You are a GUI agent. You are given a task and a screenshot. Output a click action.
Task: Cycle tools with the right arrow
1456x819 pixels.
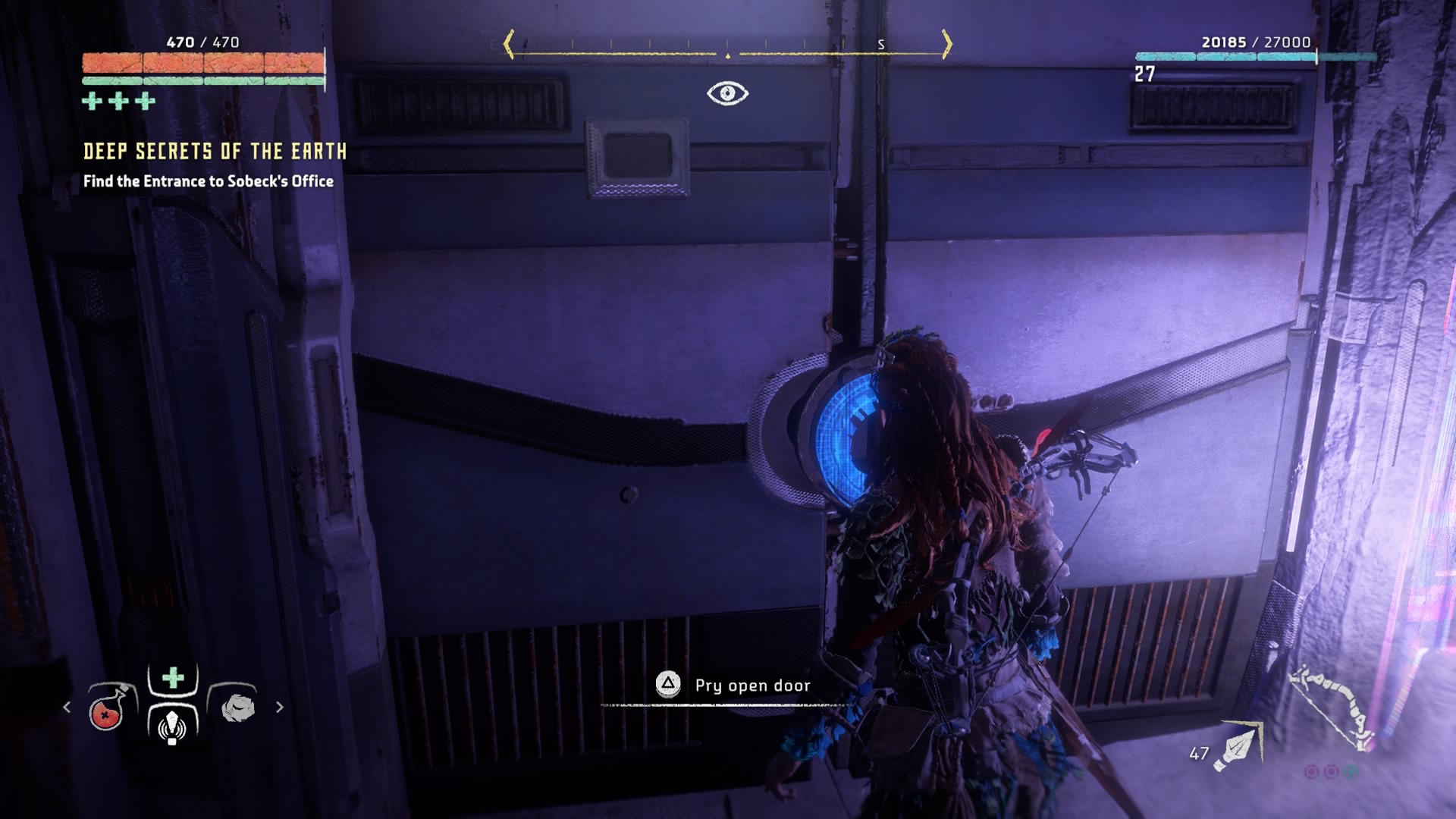click(280, 707)
